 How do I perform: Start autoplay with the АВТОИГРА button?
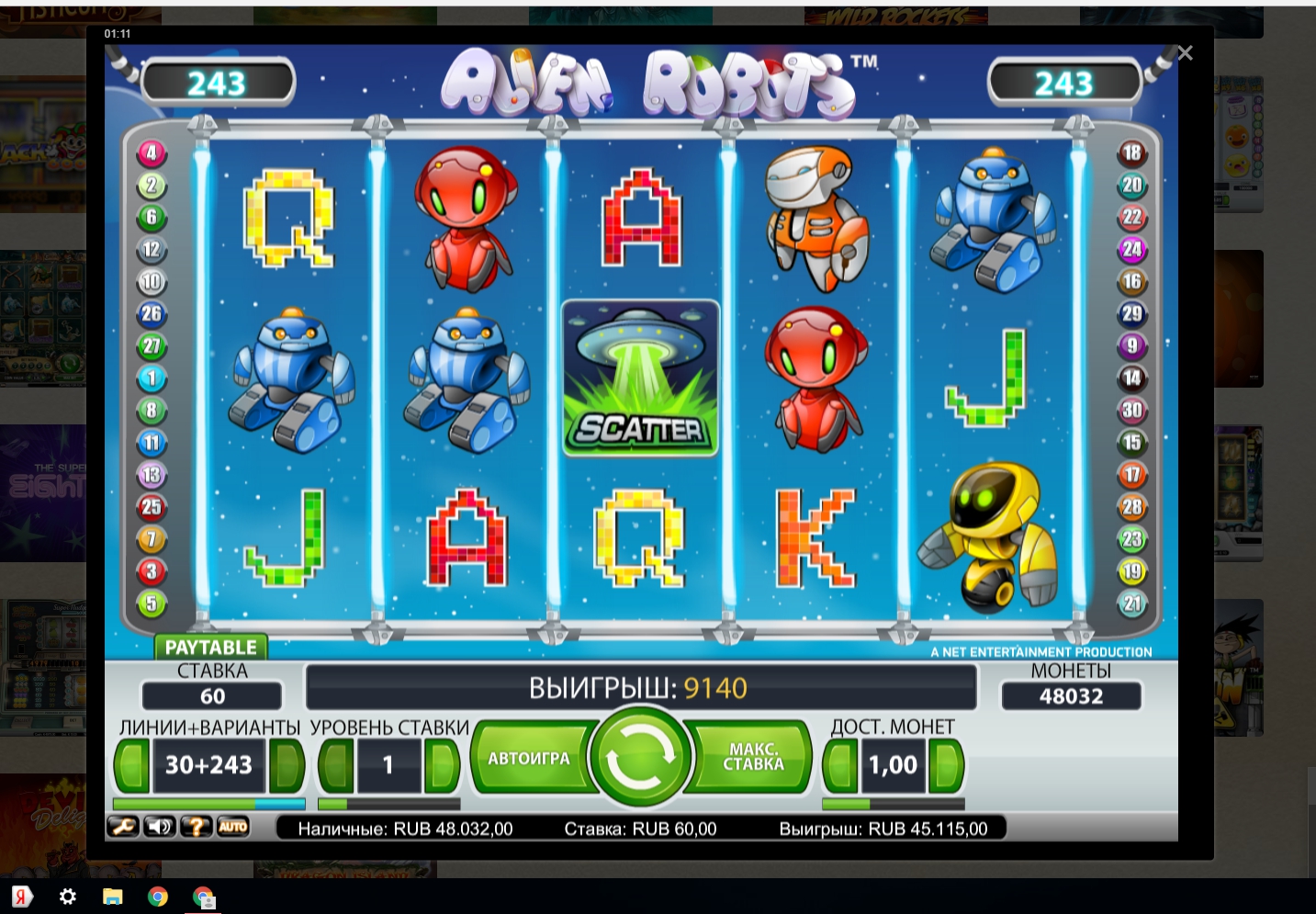pyautogui.click(x=529, y=759)
